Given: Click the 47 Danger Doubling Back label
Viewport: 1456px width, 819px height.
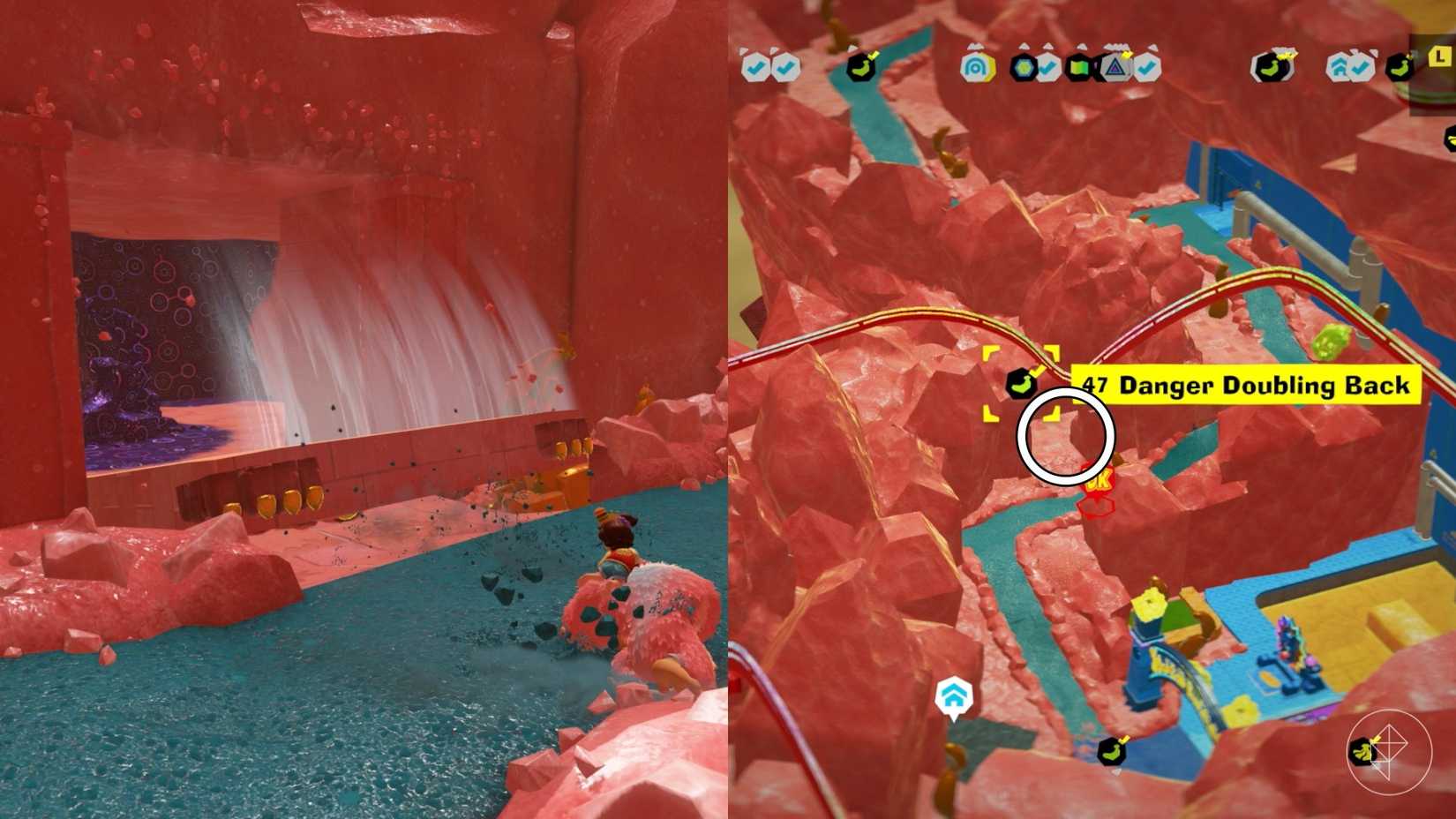Looking at the screenshot, I should 1246,386.
